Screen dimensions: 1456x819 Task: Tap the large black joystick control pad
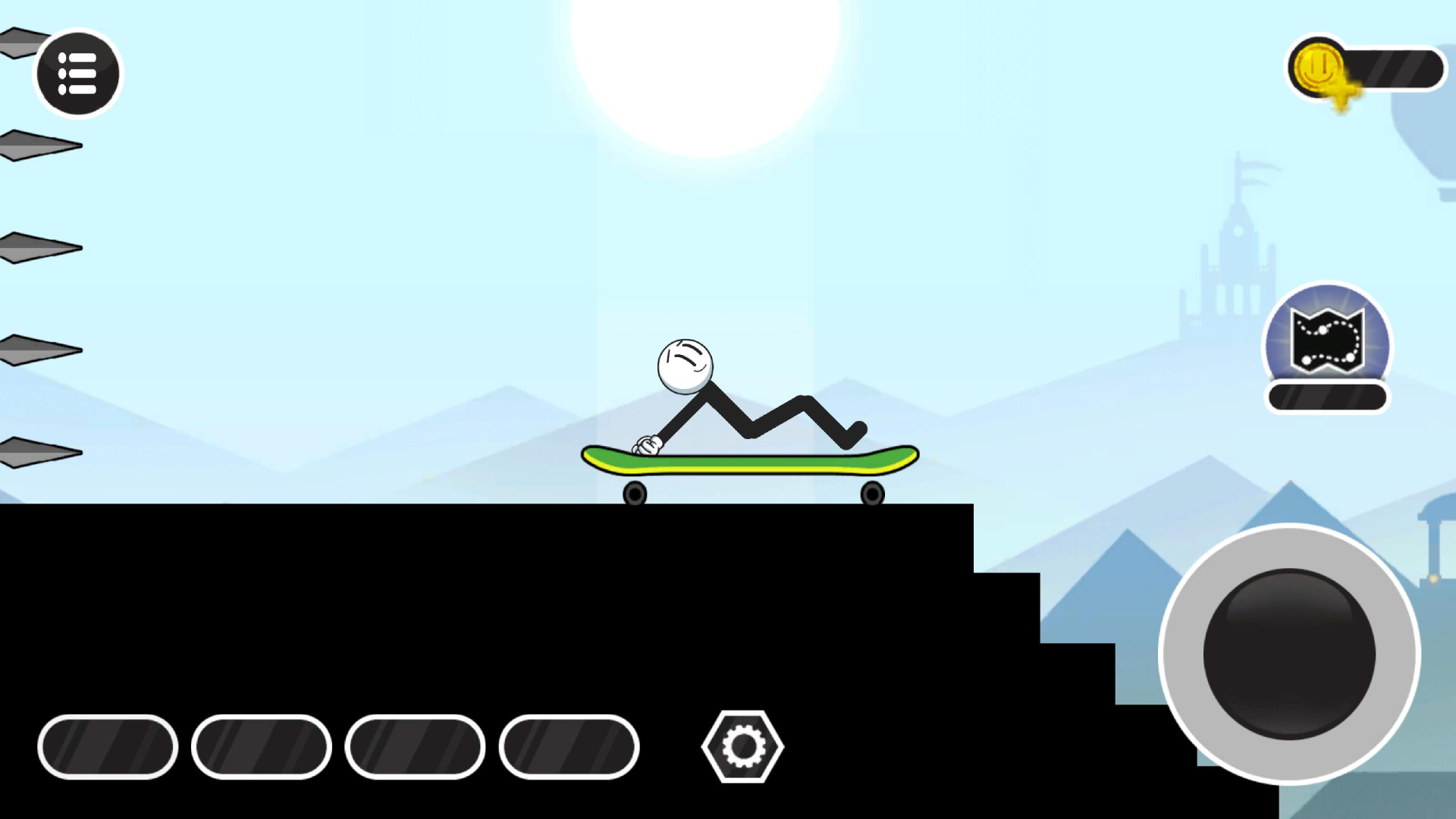pyautogui.click(x=1289, y=652)
